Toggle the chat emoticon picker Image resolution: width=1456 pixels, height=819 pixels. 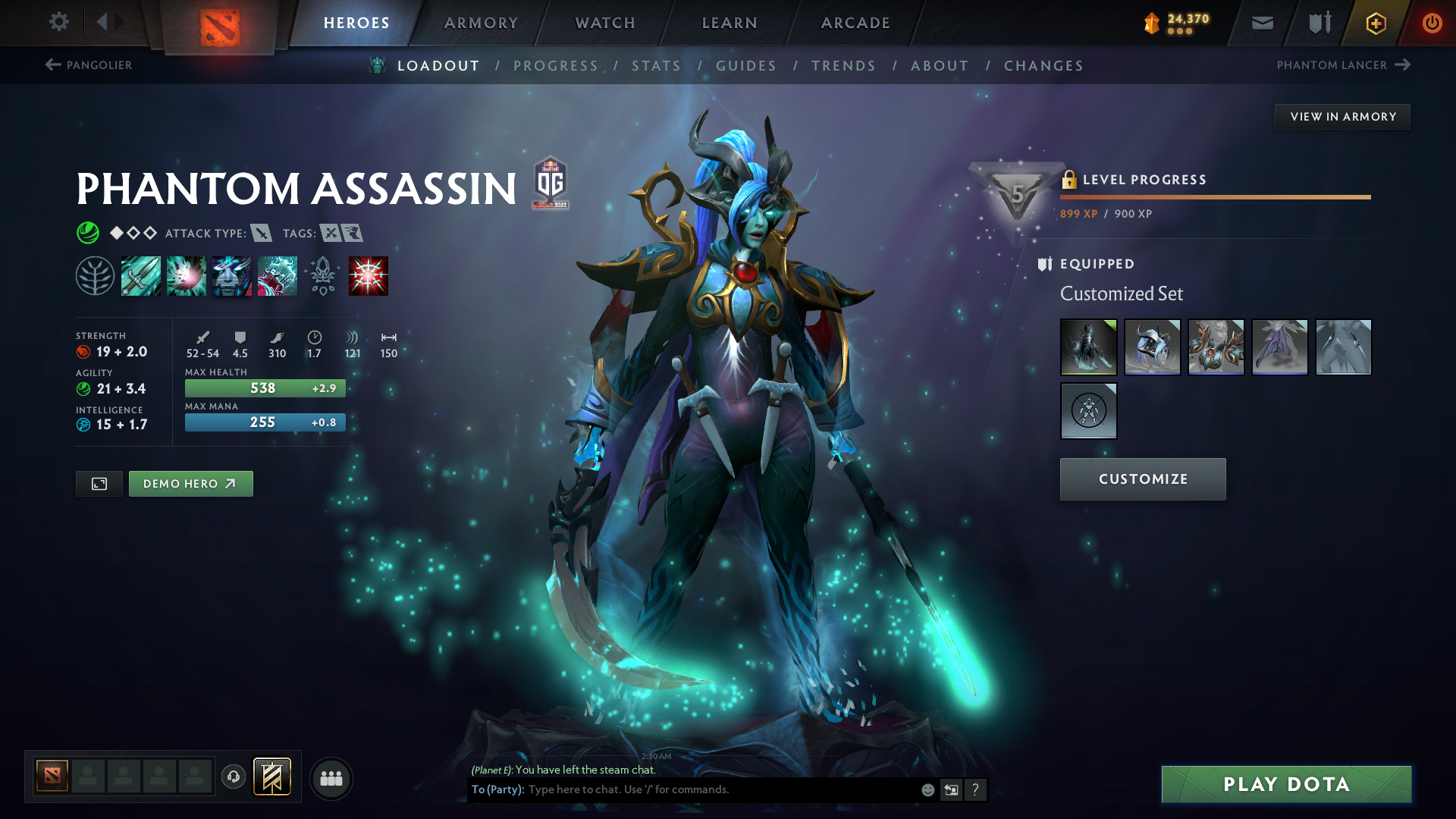pyautogui.click(x=927, y=789)
